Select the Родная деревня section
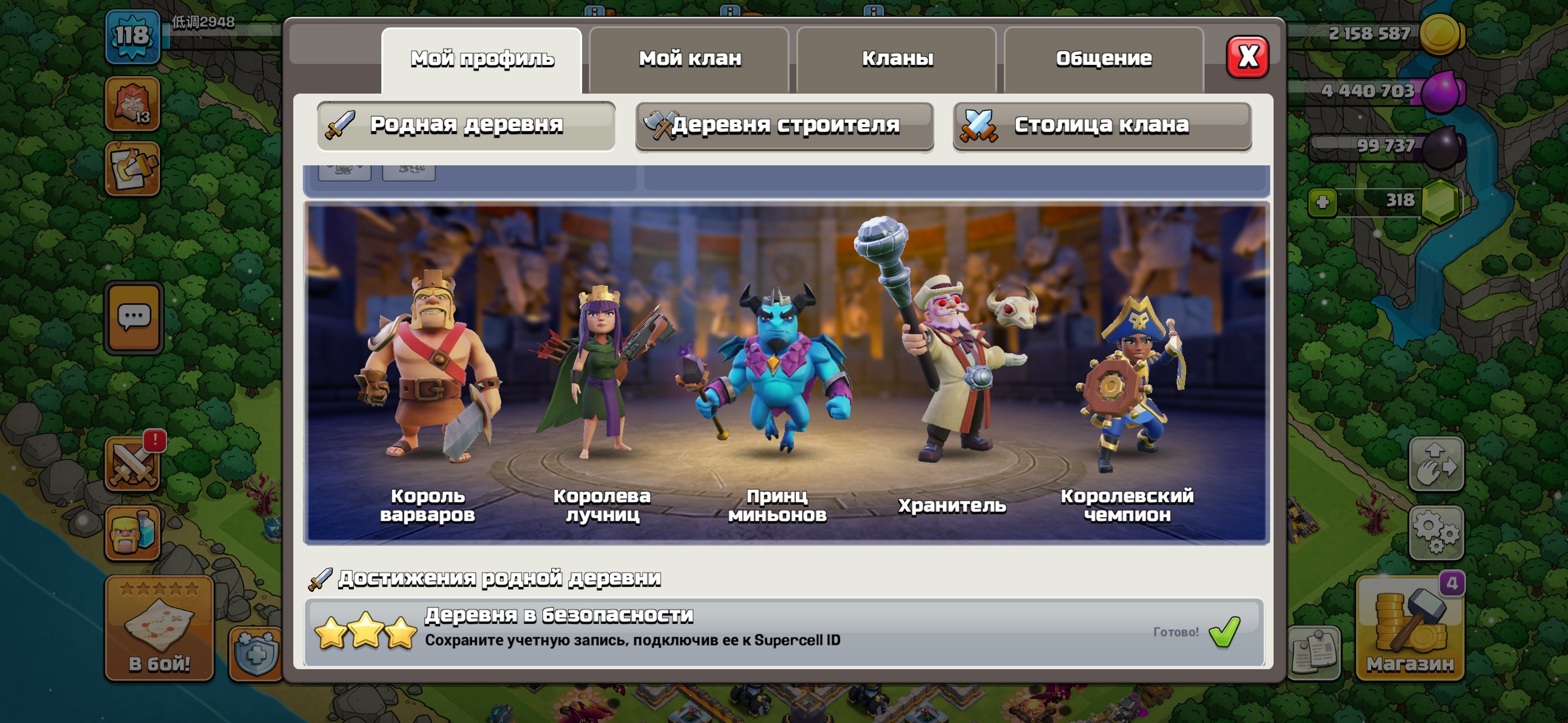The width and height of the screenshot is (1568, 723). point(465,126)
